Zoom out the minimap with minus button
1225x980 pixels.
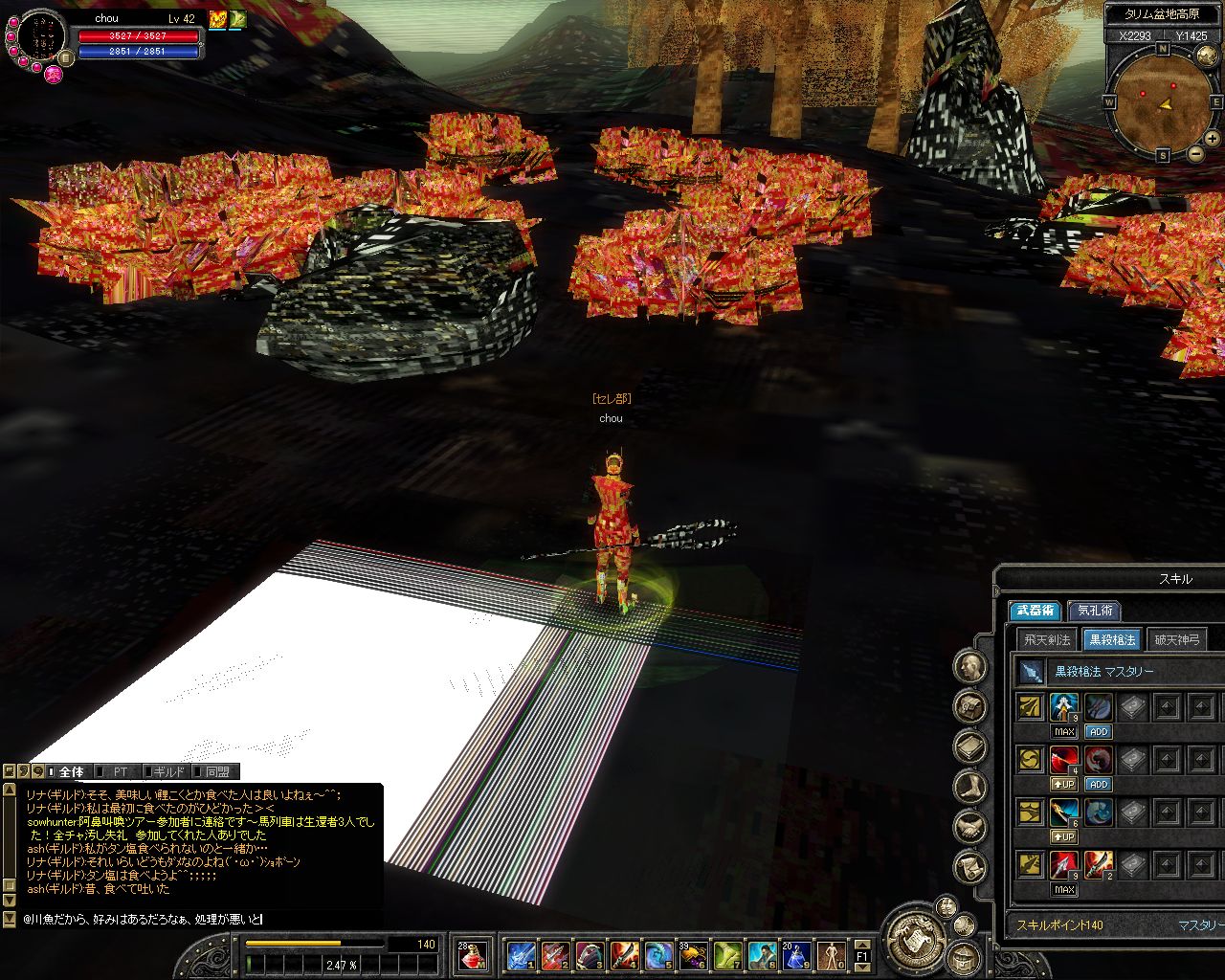[x=1194, y=154]
